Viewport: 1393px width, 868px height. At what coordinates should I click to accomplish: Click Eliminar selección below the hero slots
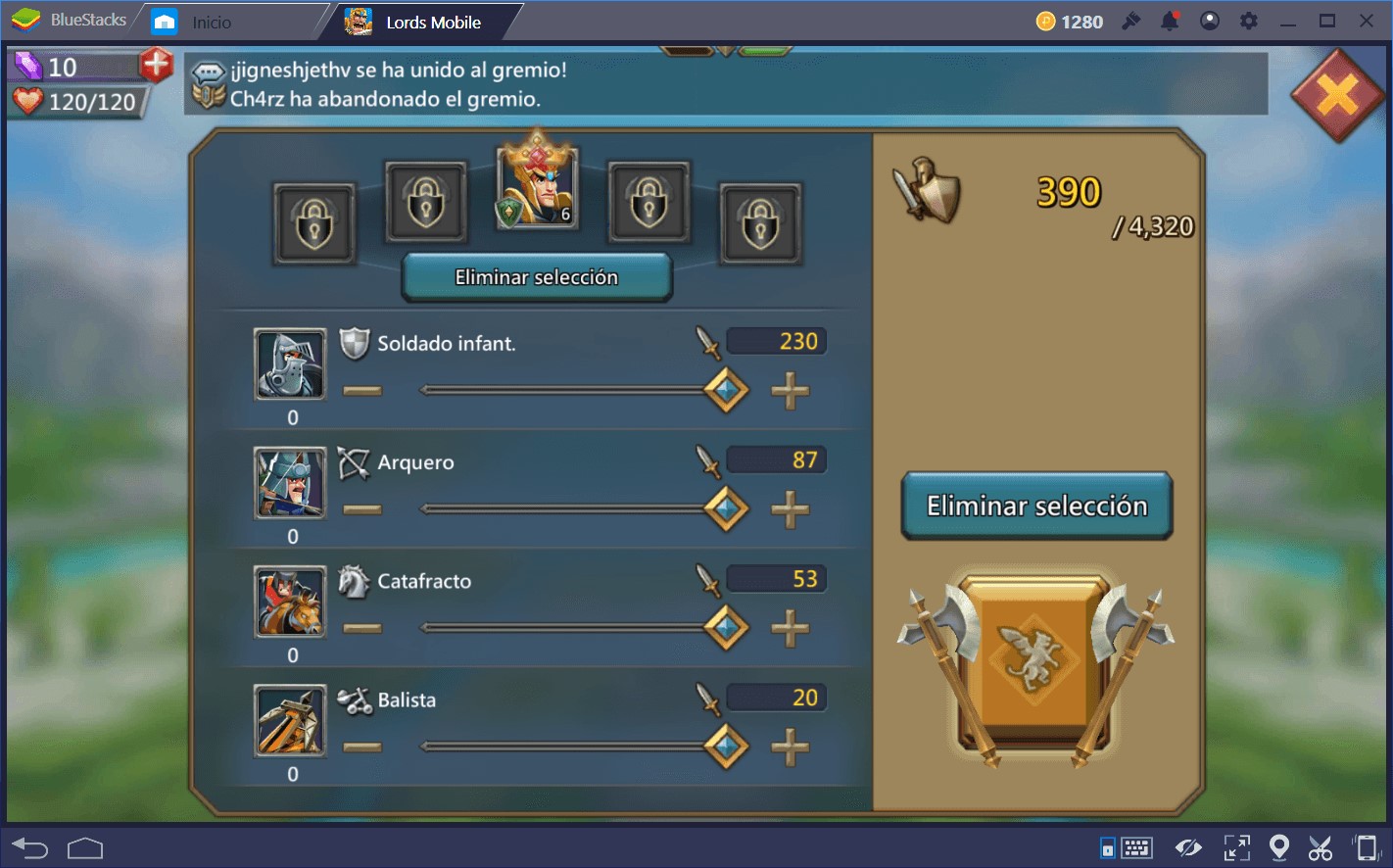[x=536, y=277]
